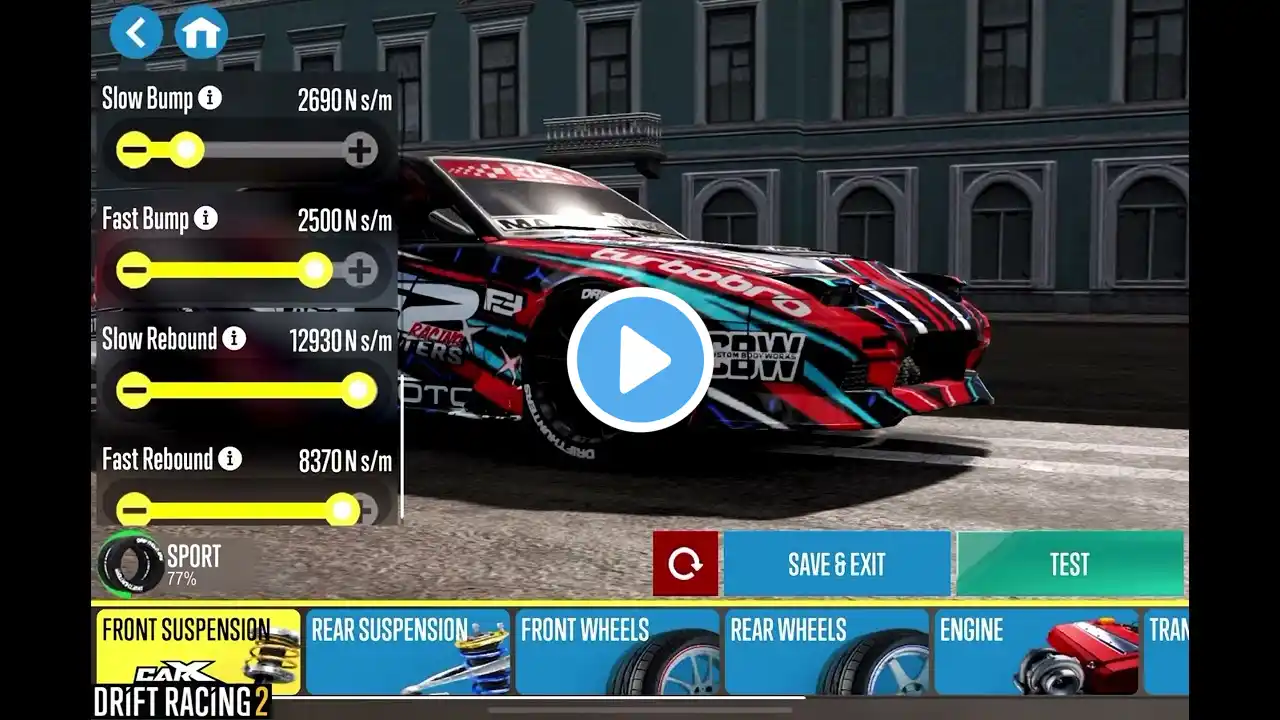1280x720 pixels.
Task: Show Slow Bump info tooltip
Action: 210,98
